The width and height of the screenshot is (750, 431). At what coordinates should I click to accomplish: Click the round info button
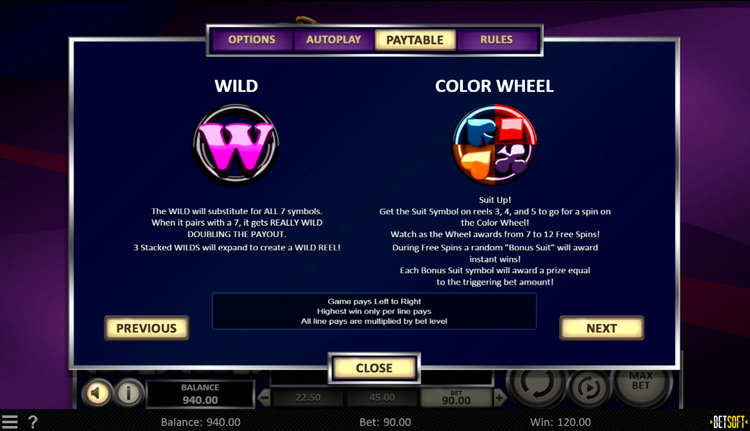pos(128,393)
